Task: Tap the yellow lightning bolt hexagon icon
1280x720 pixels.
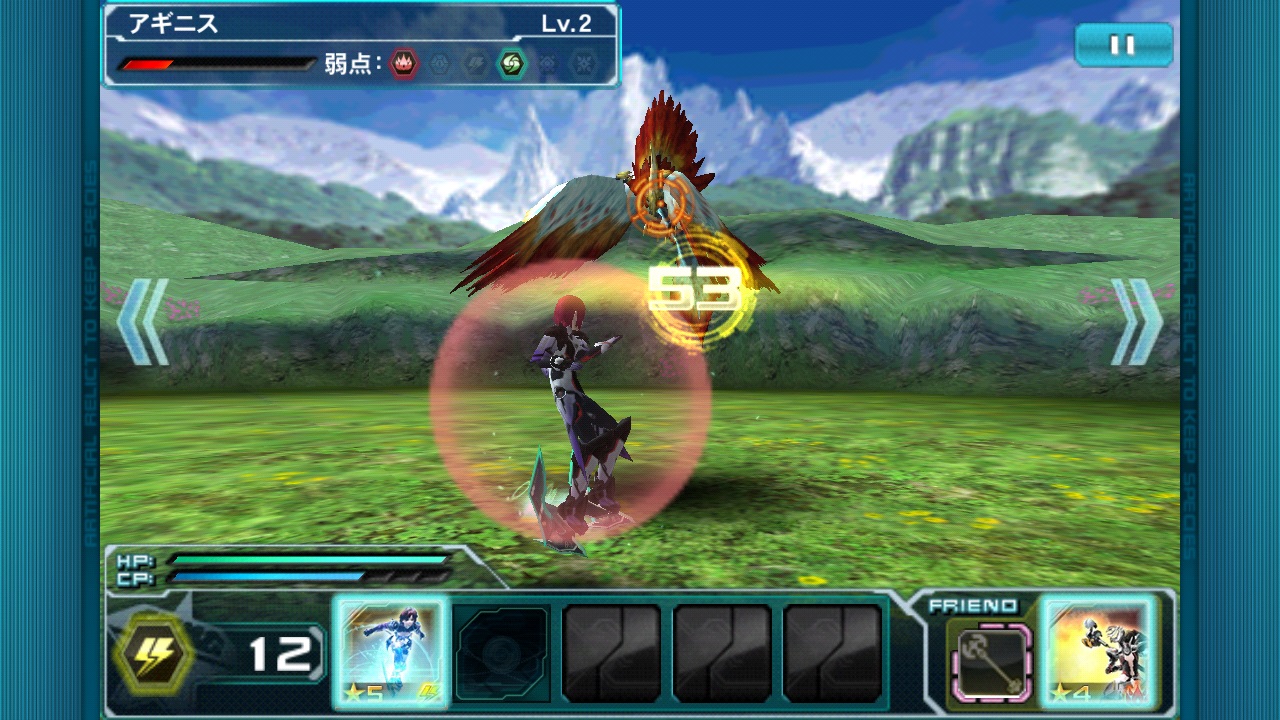Action: click(153, 653)
